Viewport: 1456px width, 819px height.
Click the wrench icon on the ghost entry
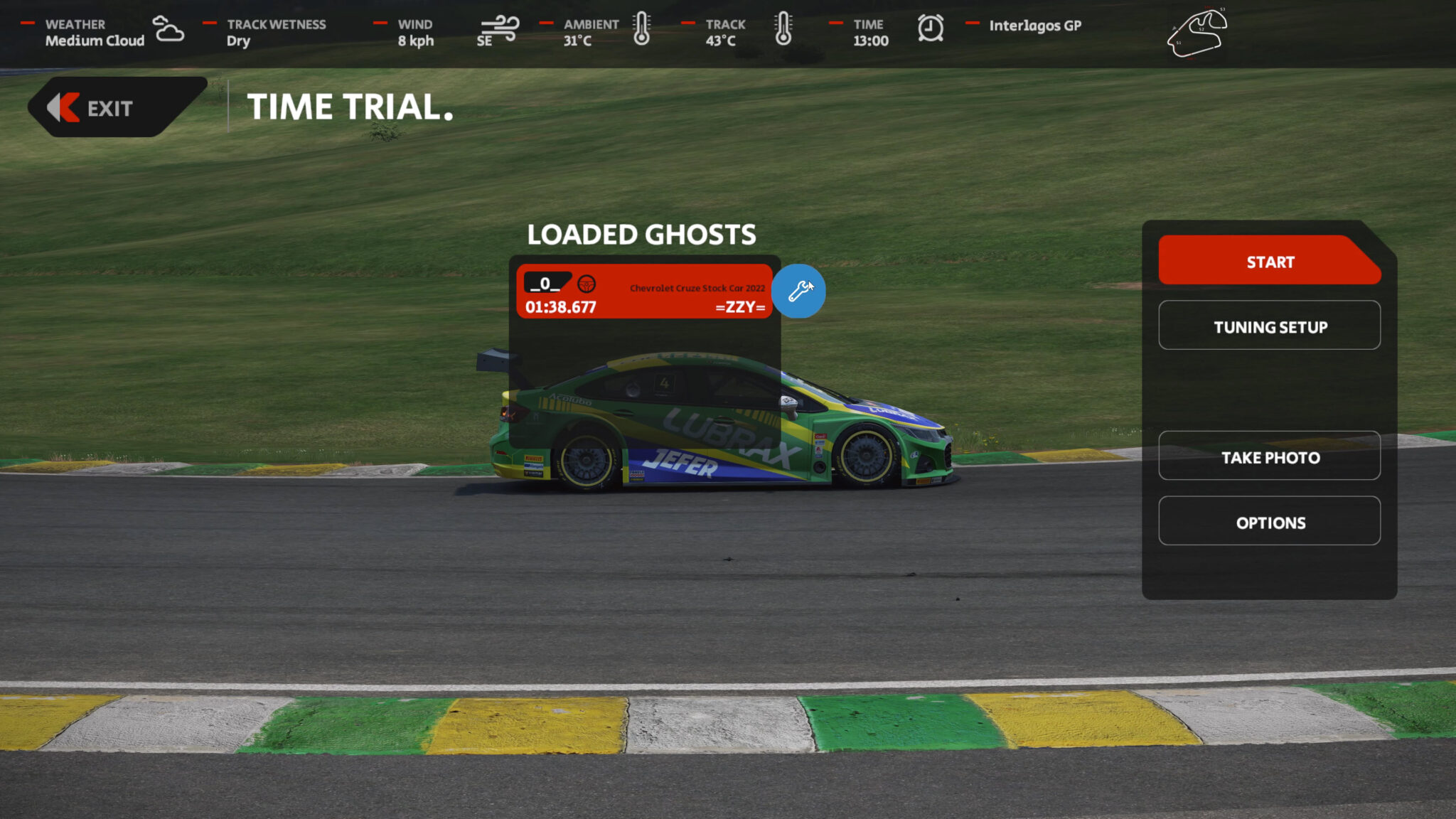pos(800,291)
